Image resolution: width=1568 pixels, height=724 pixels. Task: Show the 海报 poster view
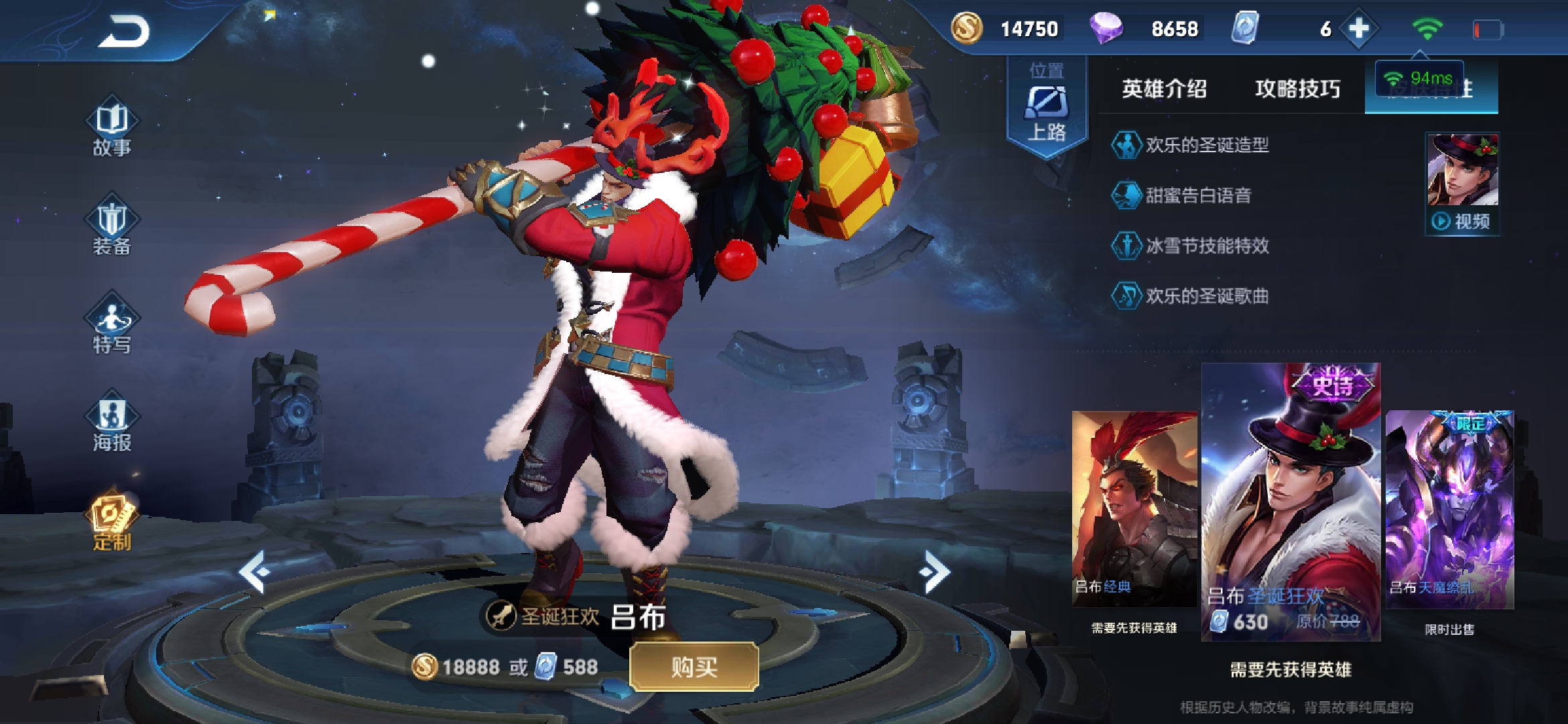coord(112,424)
